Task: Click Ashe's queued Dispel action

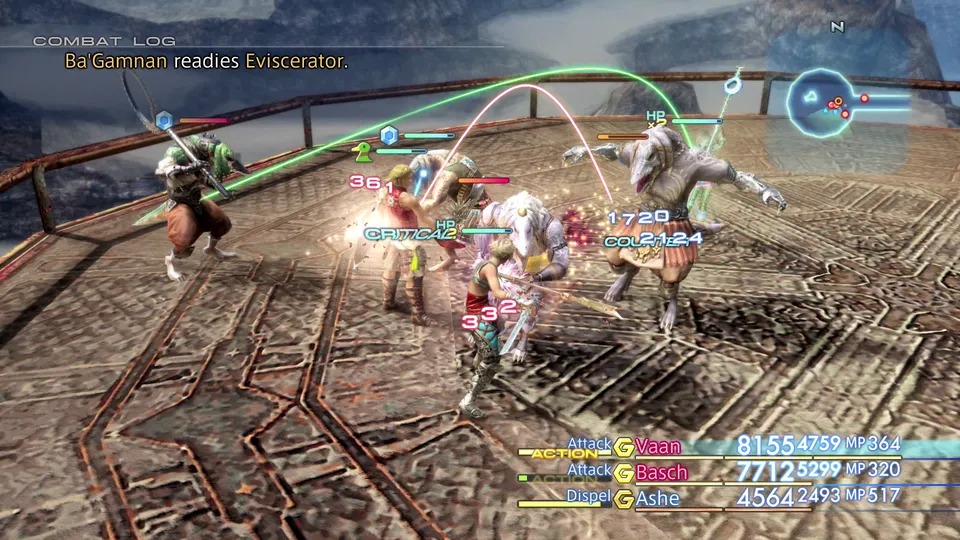Action: coord(589,496)
